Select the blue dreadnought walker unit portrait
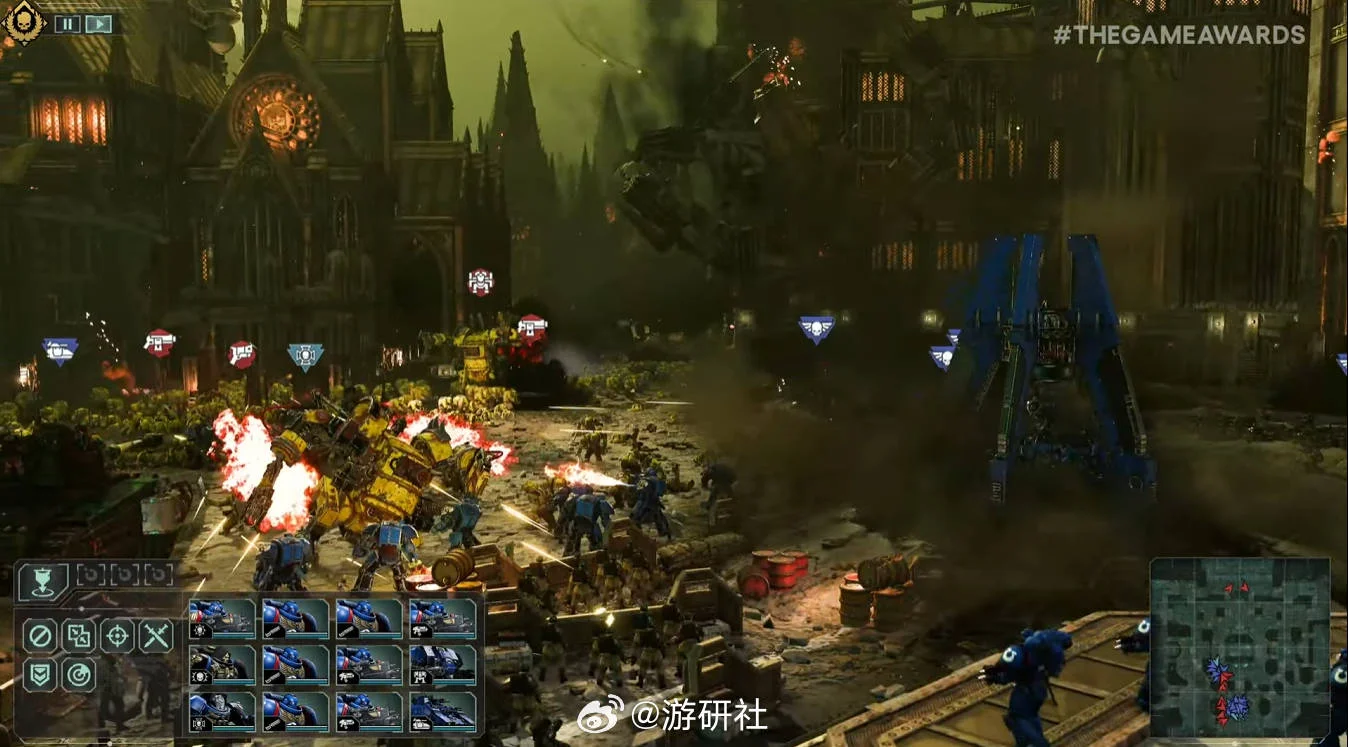Screen dimensions: 1348x747 click(443, 665)
